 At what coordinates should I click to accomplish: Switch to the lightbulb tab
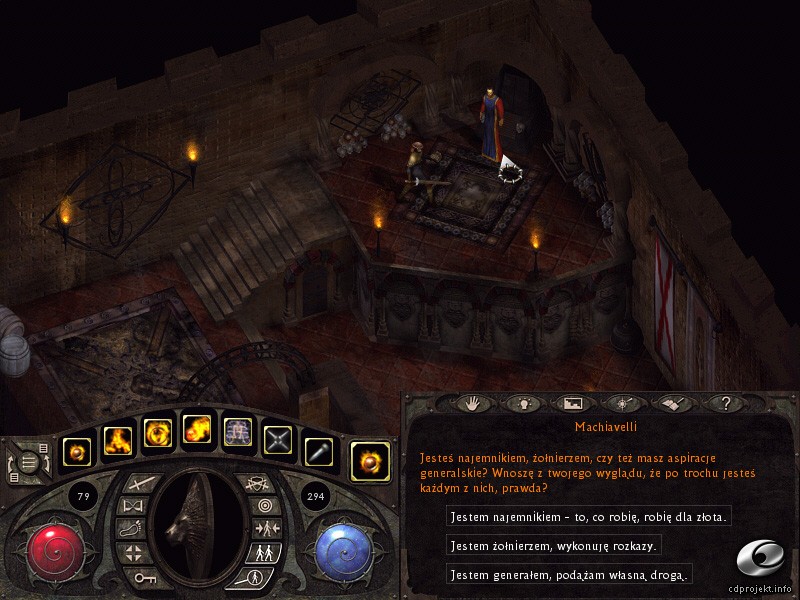click(x=519, y=403)
